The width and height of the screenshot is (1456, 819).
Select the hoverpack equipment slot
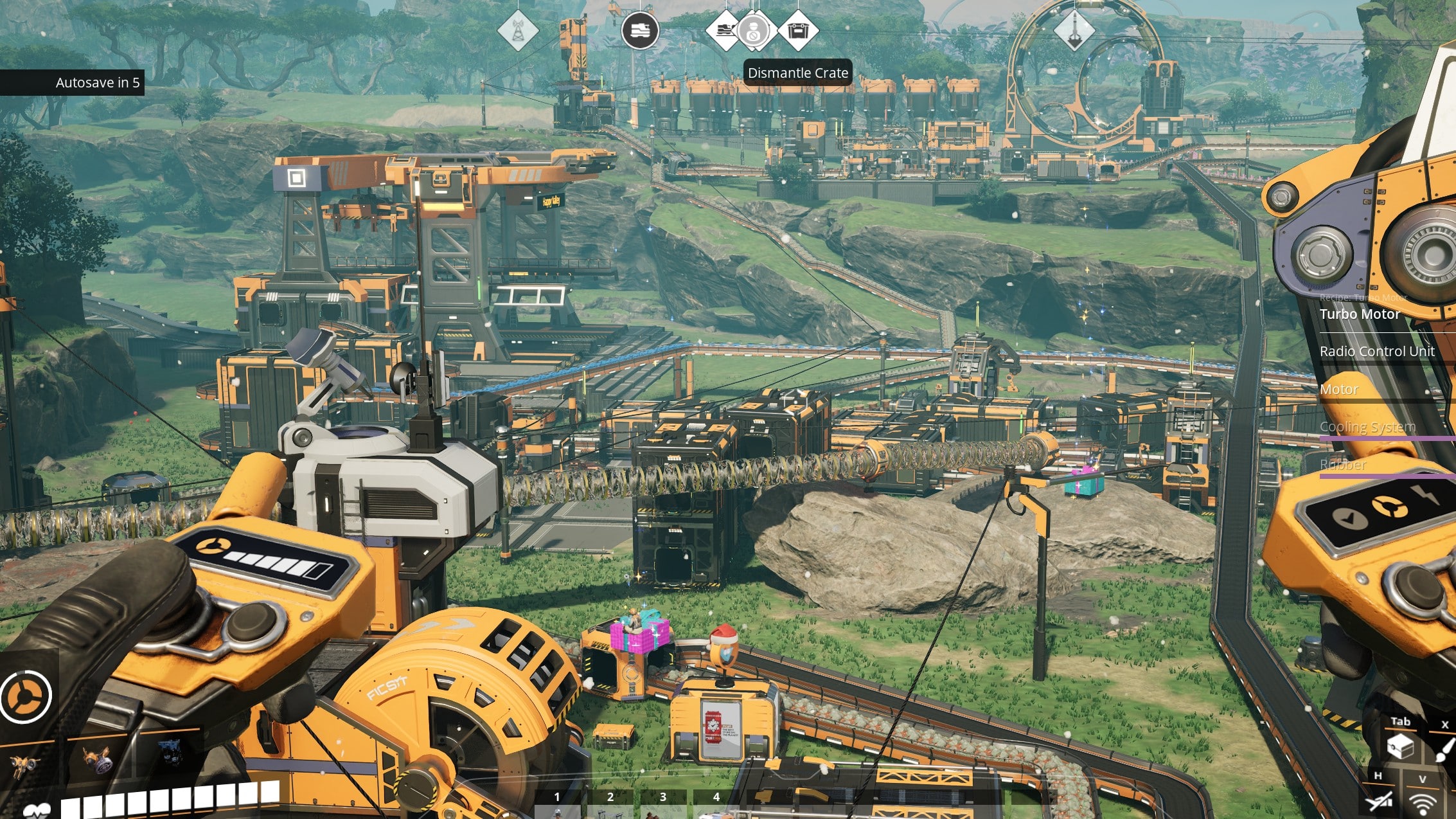[26, 764]
